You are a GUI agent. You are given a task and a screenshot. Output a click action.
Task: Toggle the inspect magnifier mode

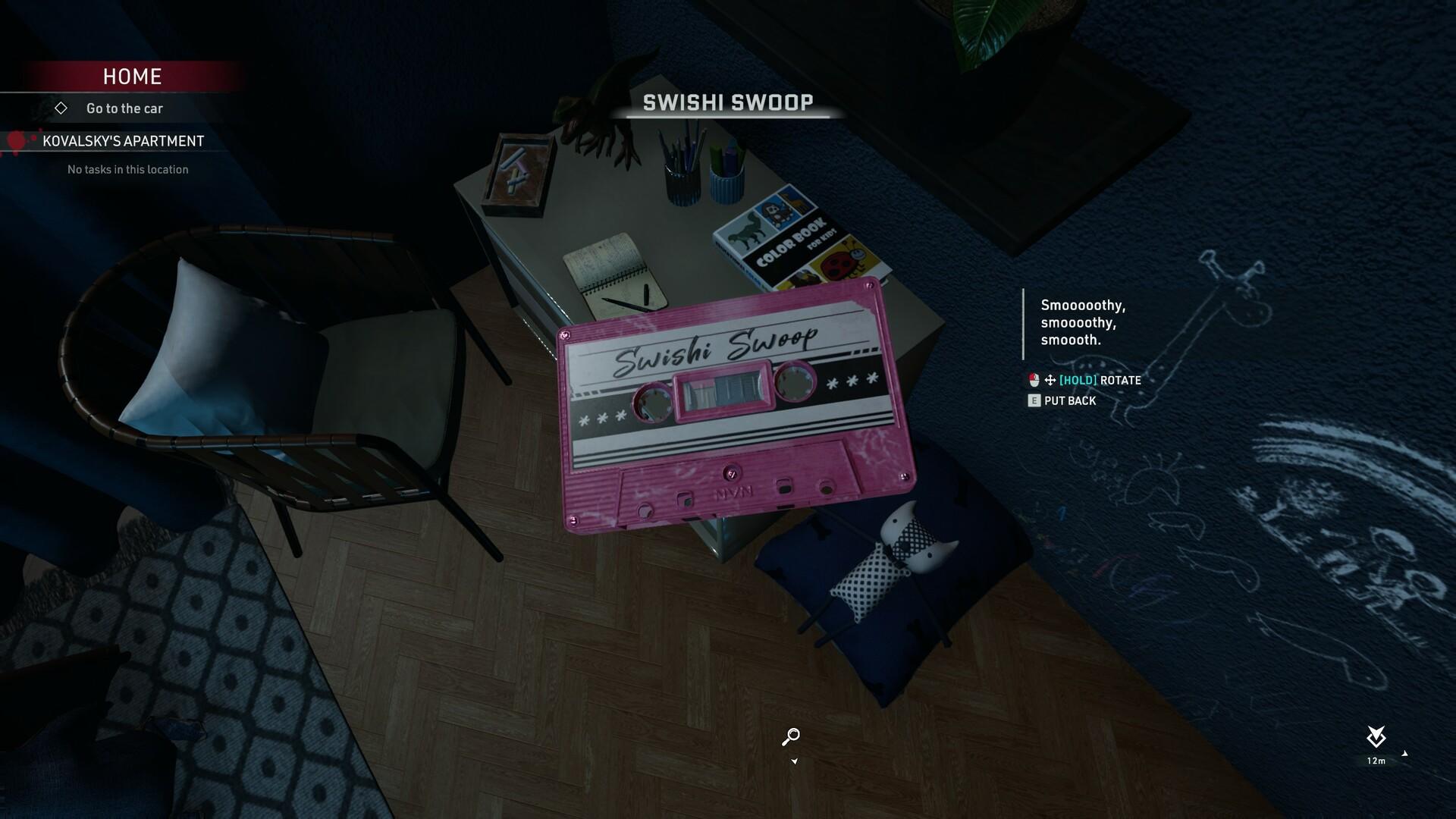(x=791, y=736)
